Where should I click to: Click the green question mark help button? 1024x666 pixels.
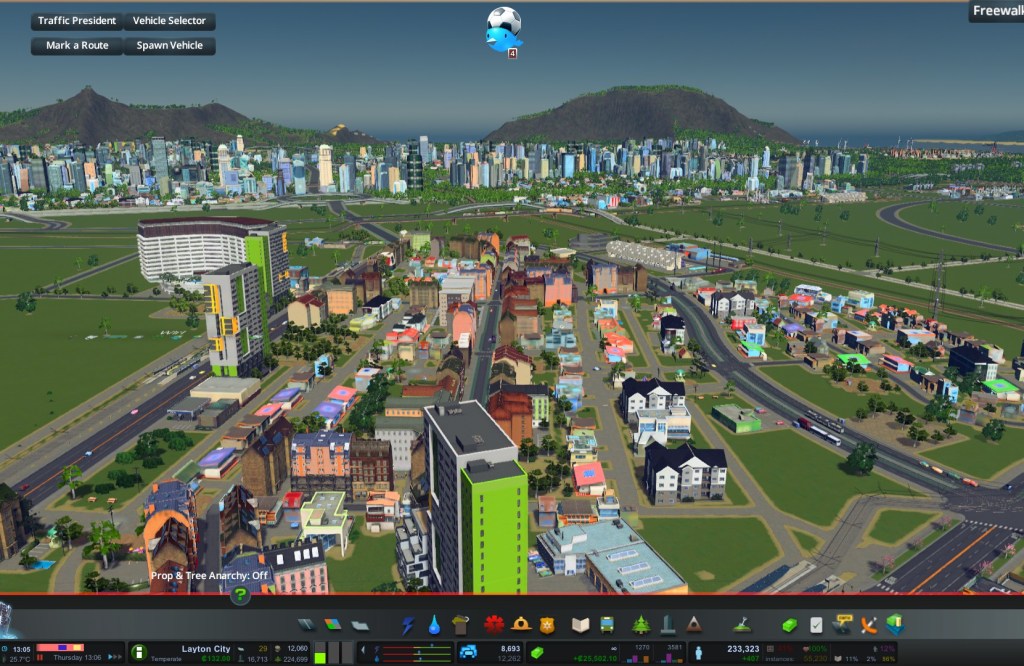click(240, 595)
